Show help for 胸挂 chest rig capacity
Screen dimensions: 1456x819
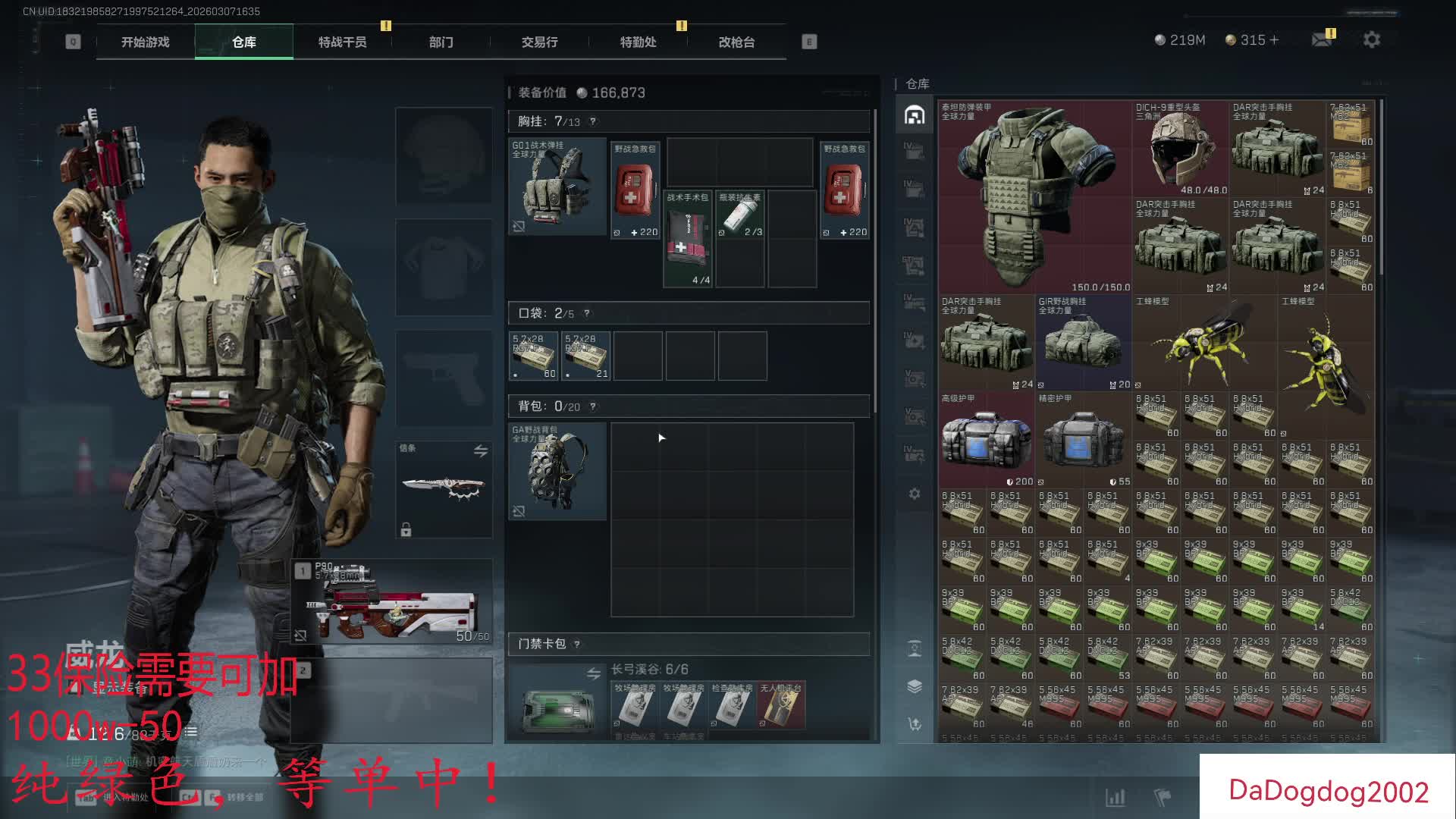[x=593, y=121]
